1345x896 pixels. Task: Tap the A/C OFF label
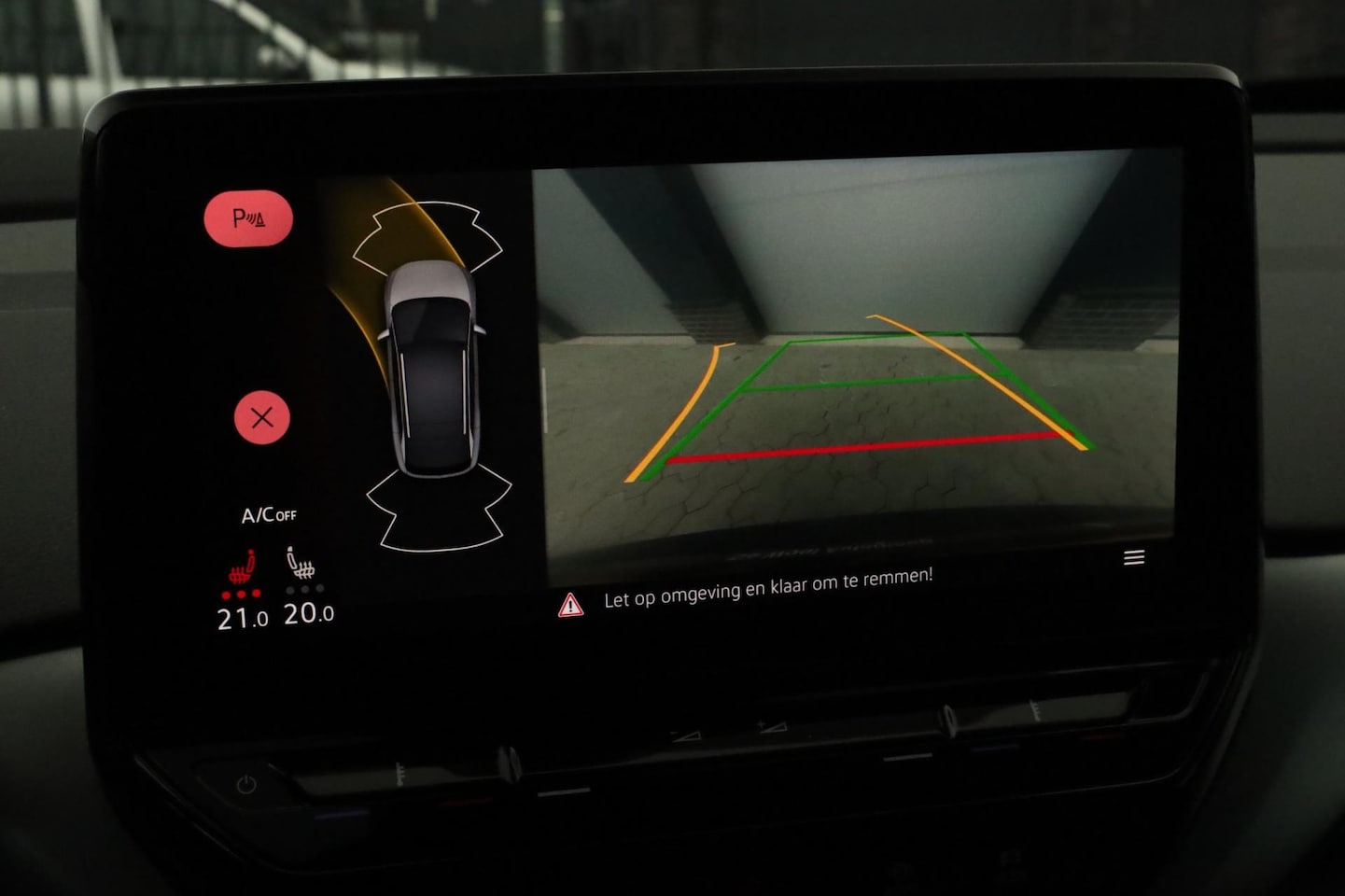tap(269, 514)
